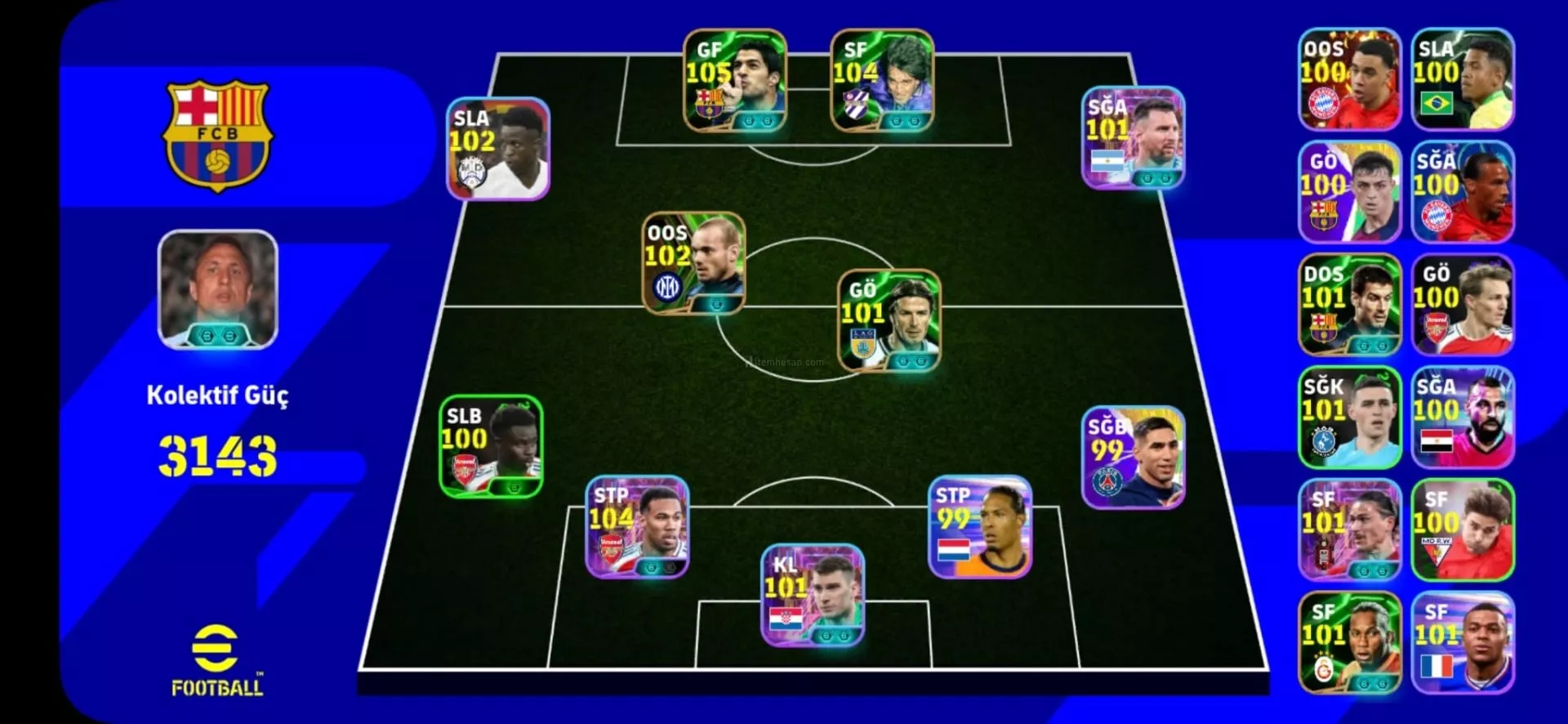Choose the GÖ 101 midfielder on the pitch
Screen dimensions: 1568x724
[x=889, y=320]
